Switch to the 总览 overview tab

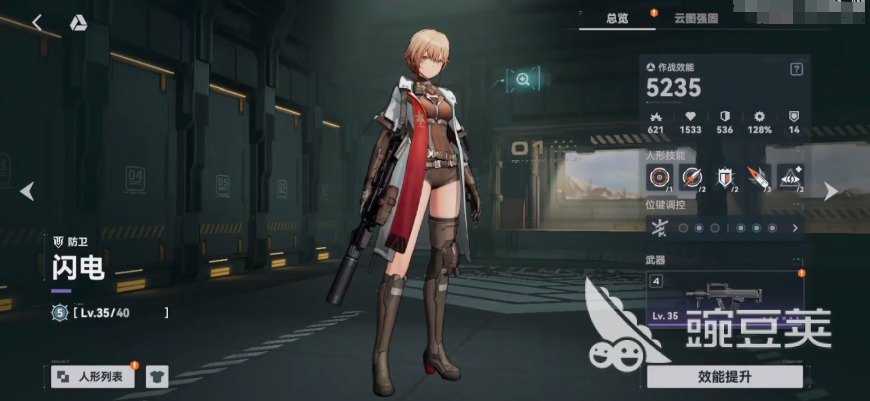[618, 17]
